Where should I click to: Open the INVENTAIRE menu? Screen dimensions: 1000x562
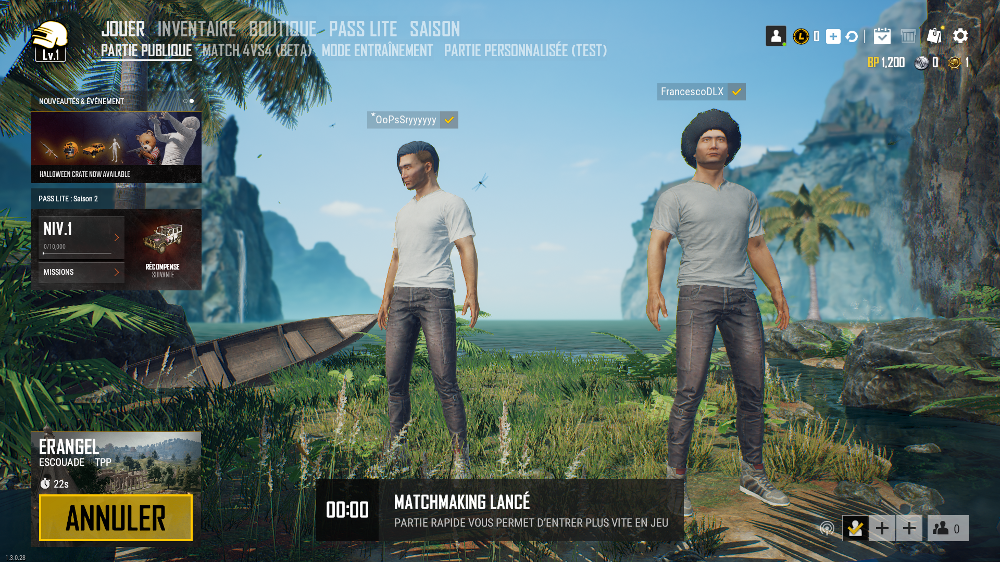click(197, 29)
